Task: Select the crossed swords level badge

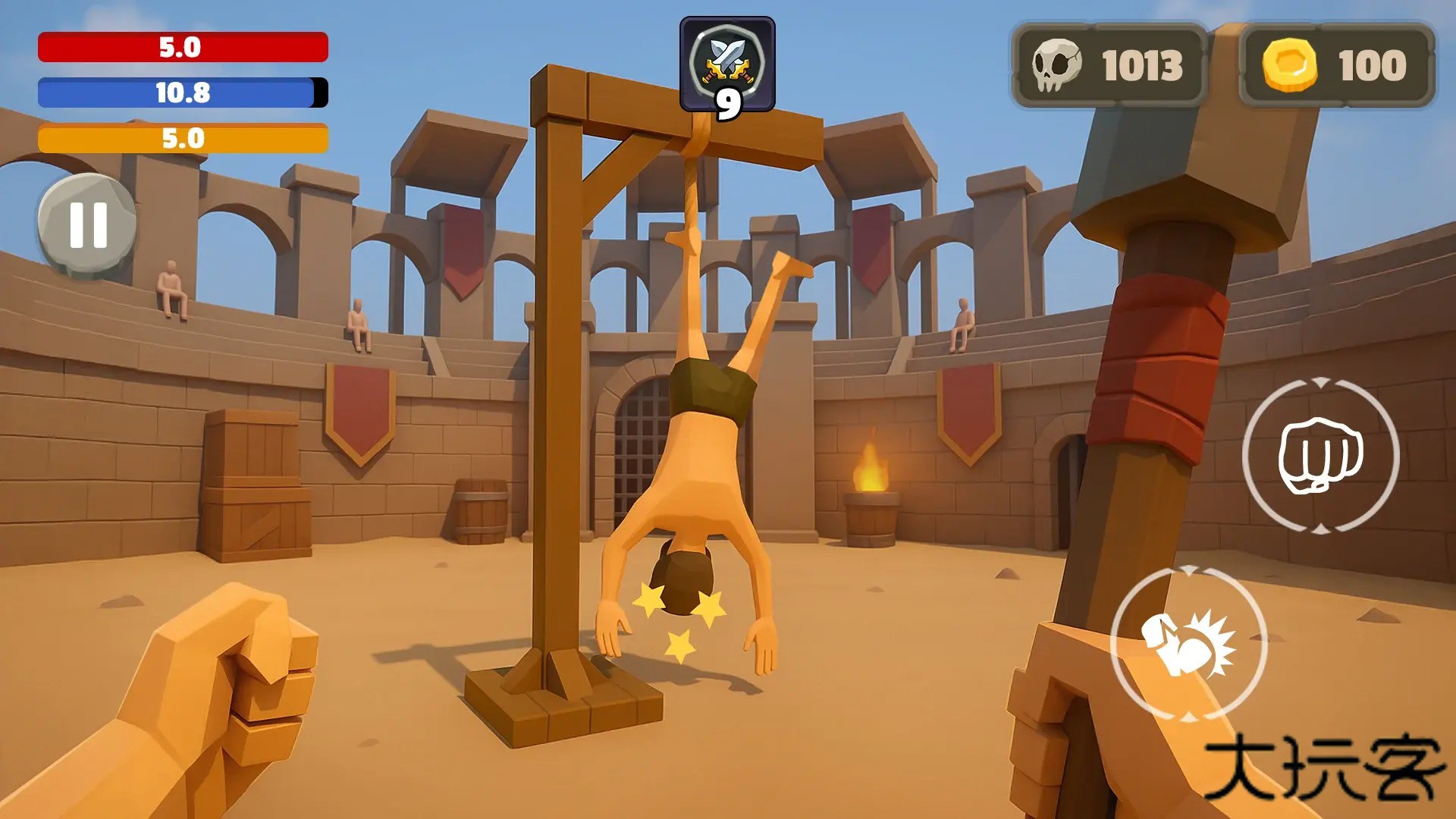Action: coord(727,66)
